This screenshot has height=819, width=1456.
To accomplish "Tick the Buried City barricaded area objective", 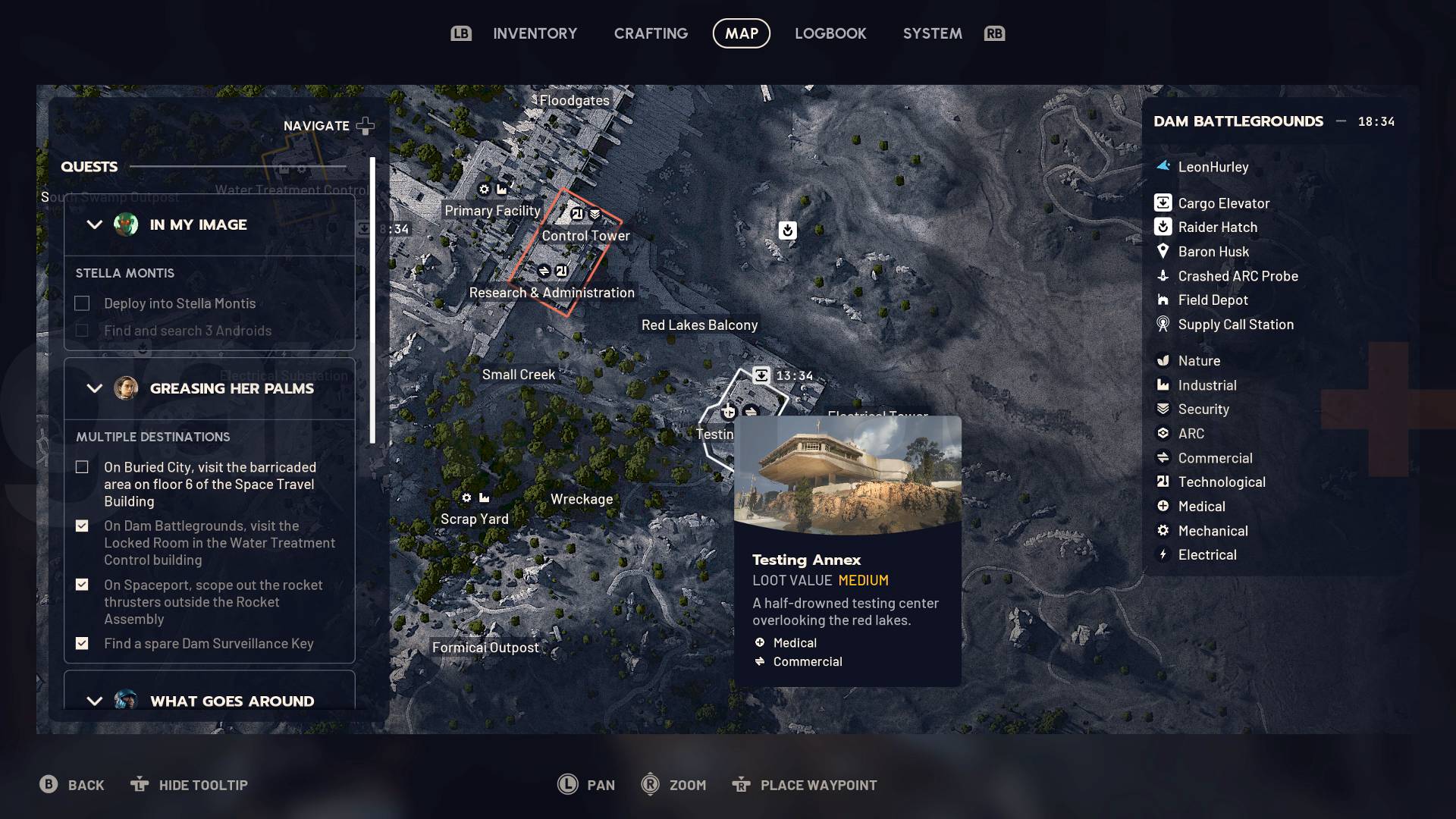I will pyautogui.click(x=82, y=467).
